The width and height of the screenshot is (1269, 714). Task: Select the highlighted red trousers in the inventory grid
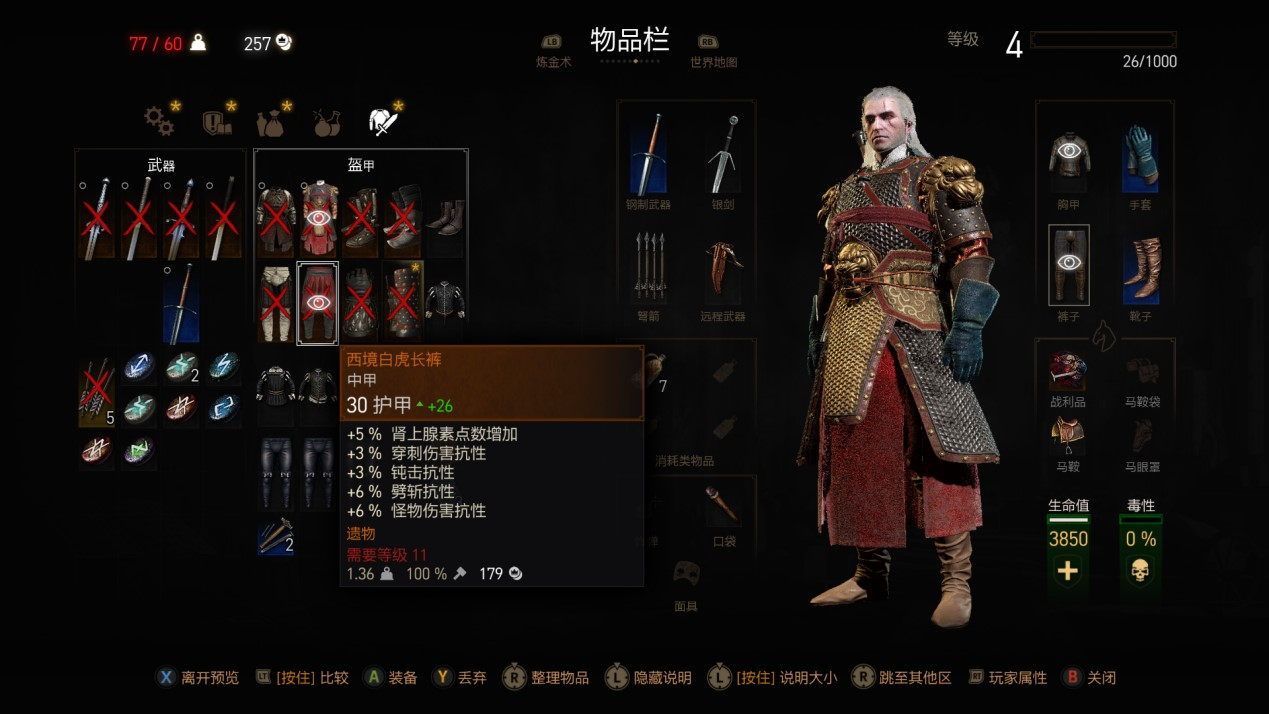point(318,303)
